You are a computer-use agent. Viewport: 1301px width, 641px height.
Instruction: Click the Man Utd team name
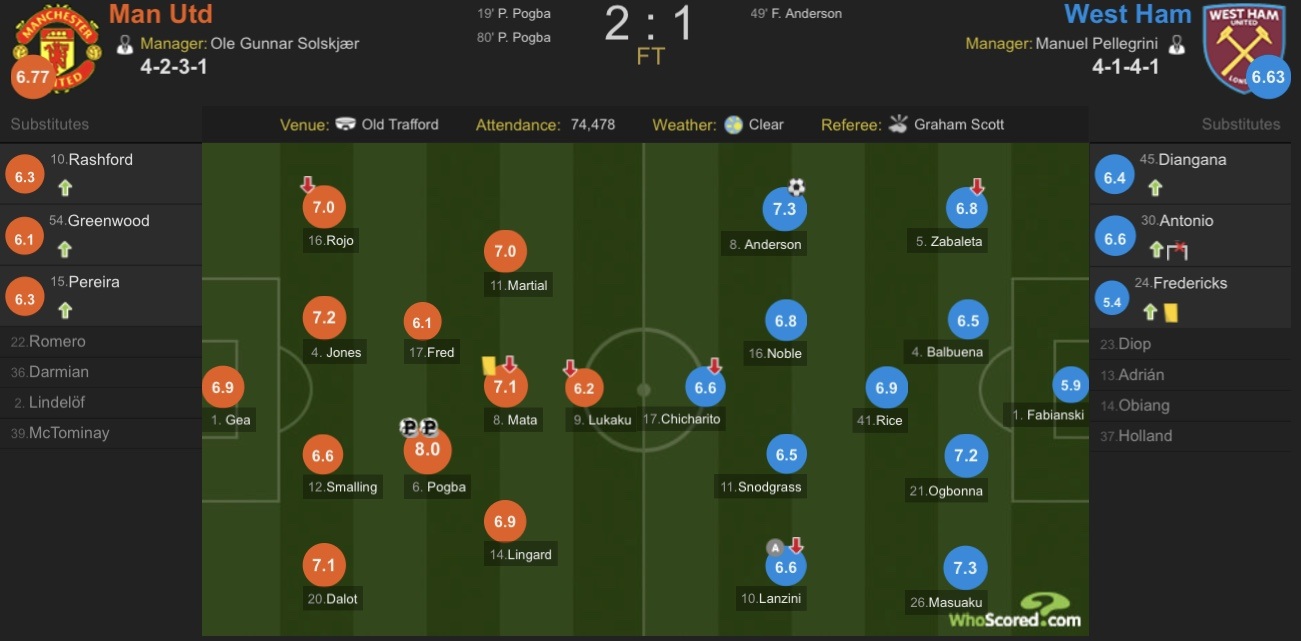pos(160,14)
